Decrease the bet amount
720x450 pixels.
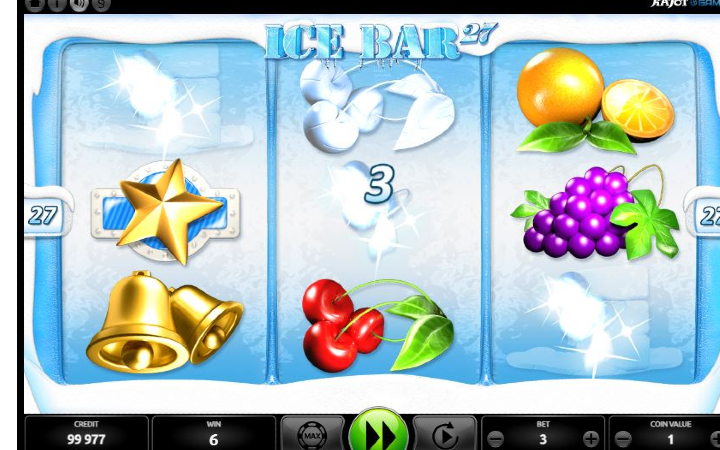pos(495,439)
